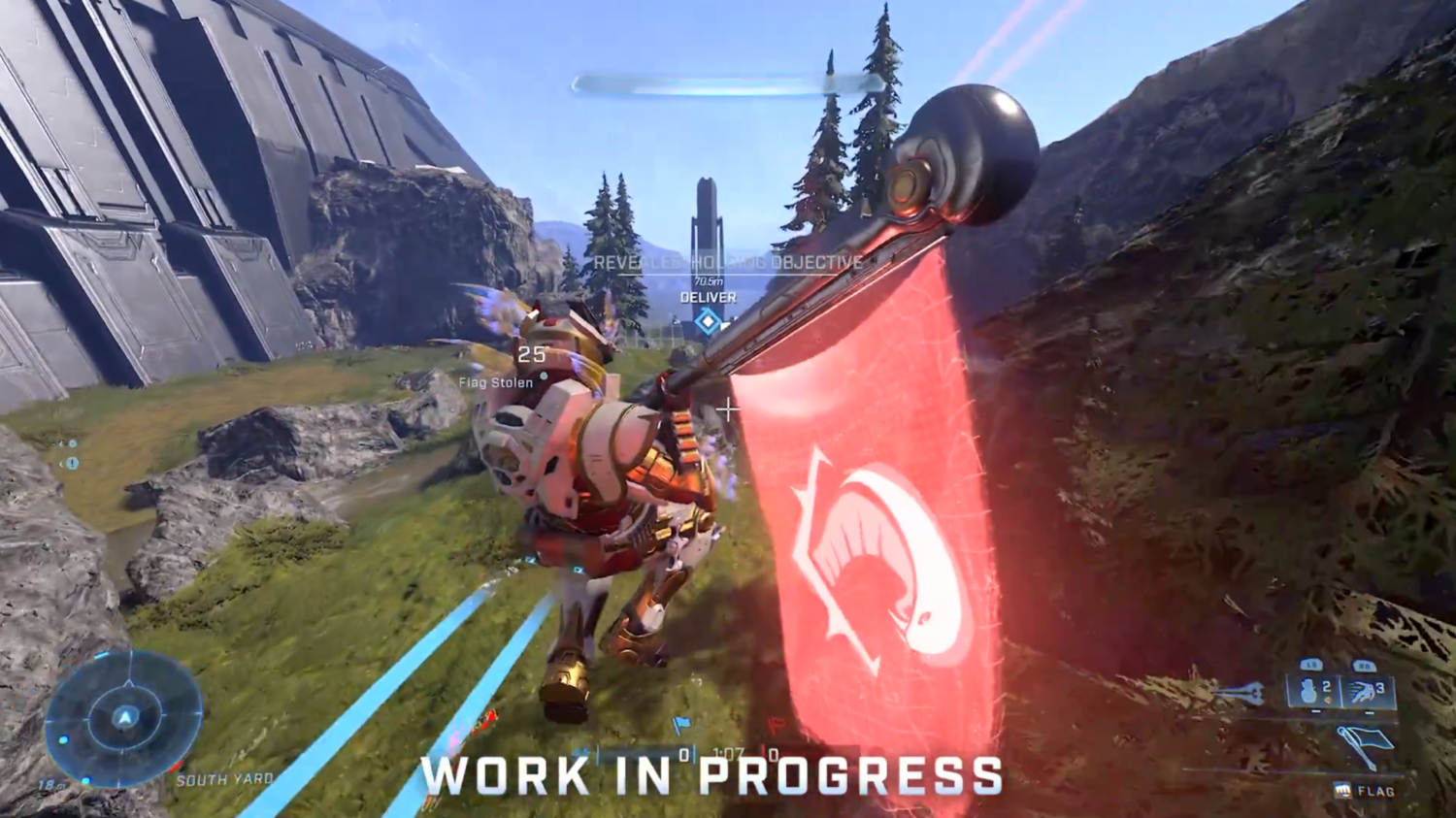The image size is (1456, 818).
Task: Click the player arrow at the minimap center
Action: click(125, 717)
